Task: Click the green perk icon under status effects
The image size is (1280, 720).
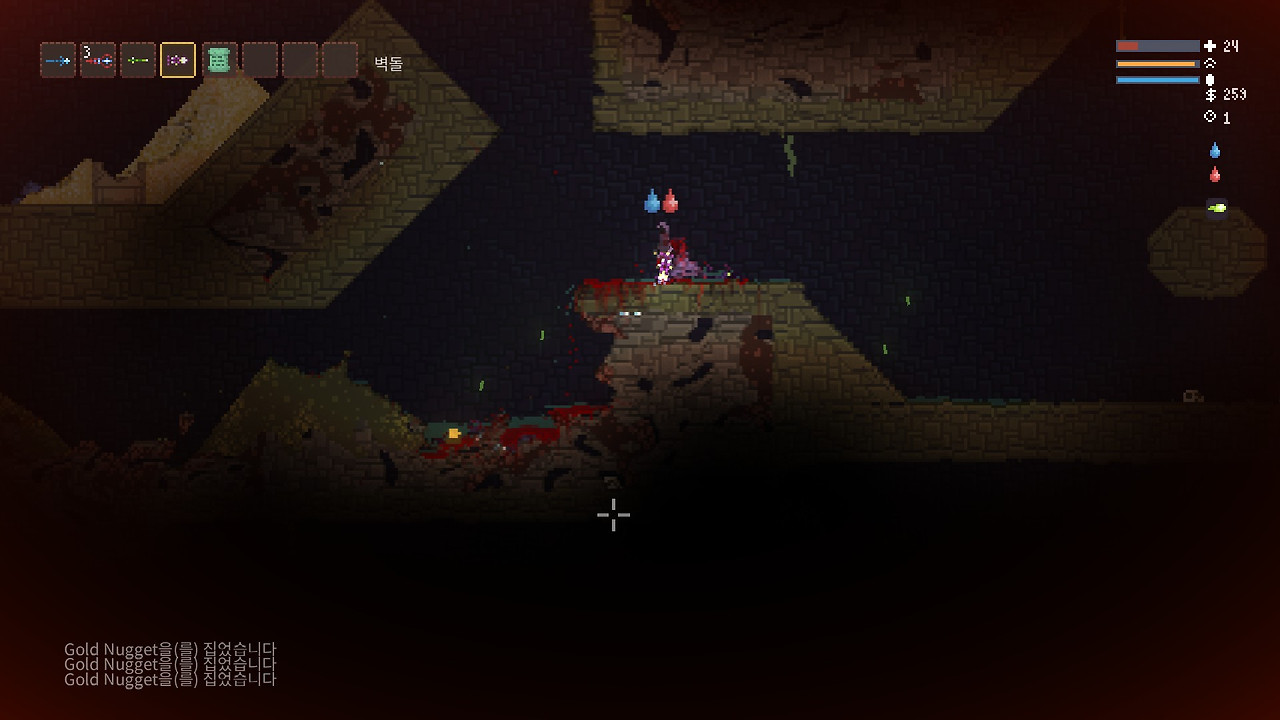Action: coord(1216,207)
